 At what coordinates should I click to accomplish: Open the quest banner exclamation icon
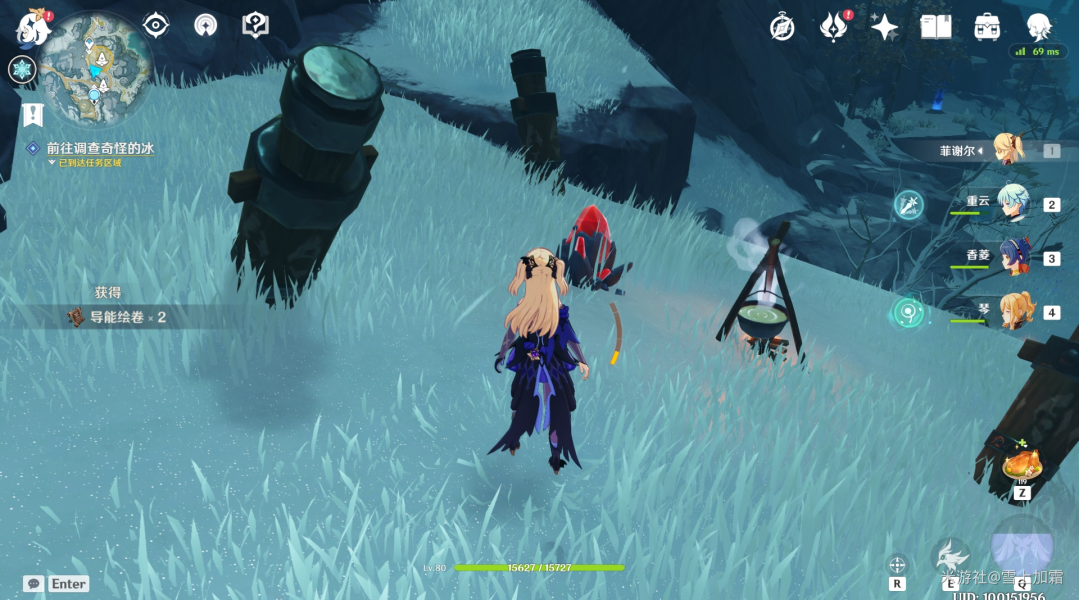point(33,114)
